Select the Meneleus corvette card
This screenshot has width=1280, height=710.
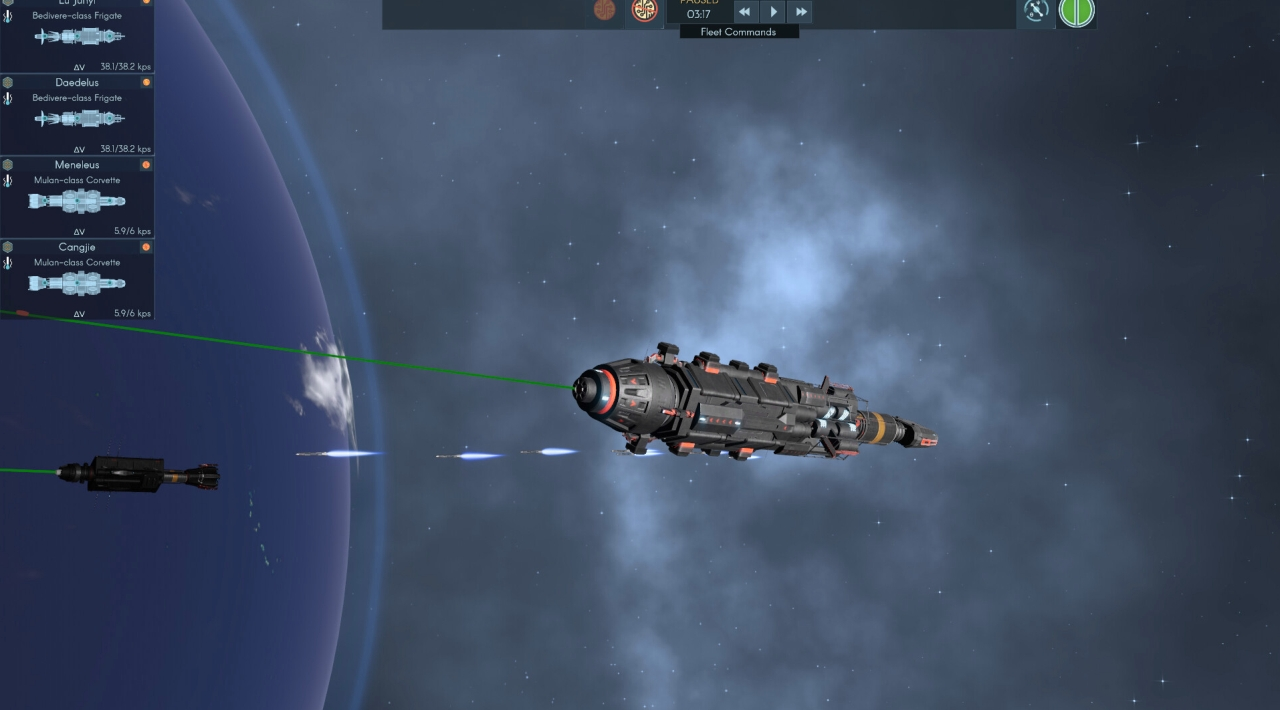click(77, 198)
